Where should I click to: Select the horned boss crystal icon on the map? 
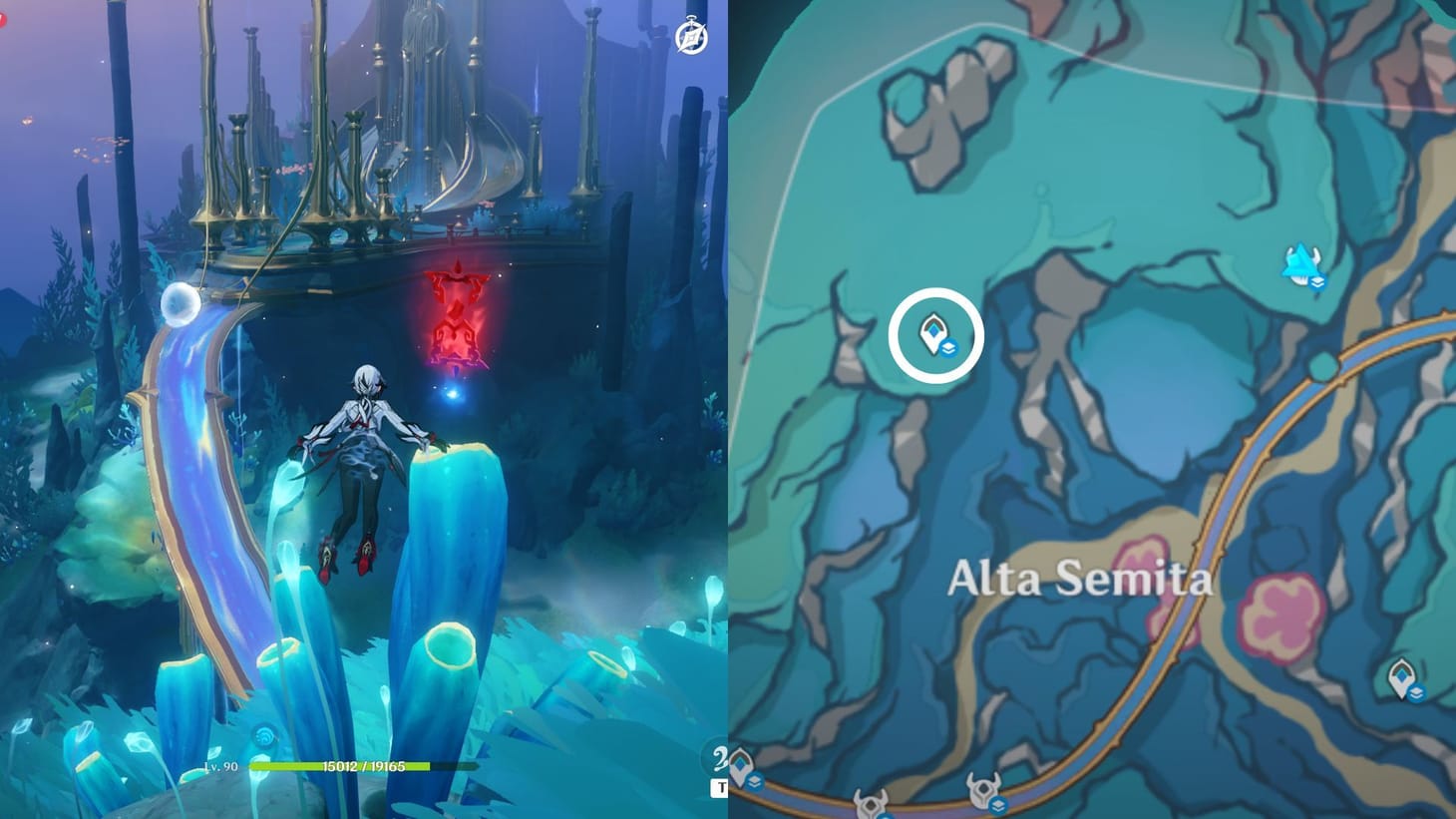click(1299, 258)
